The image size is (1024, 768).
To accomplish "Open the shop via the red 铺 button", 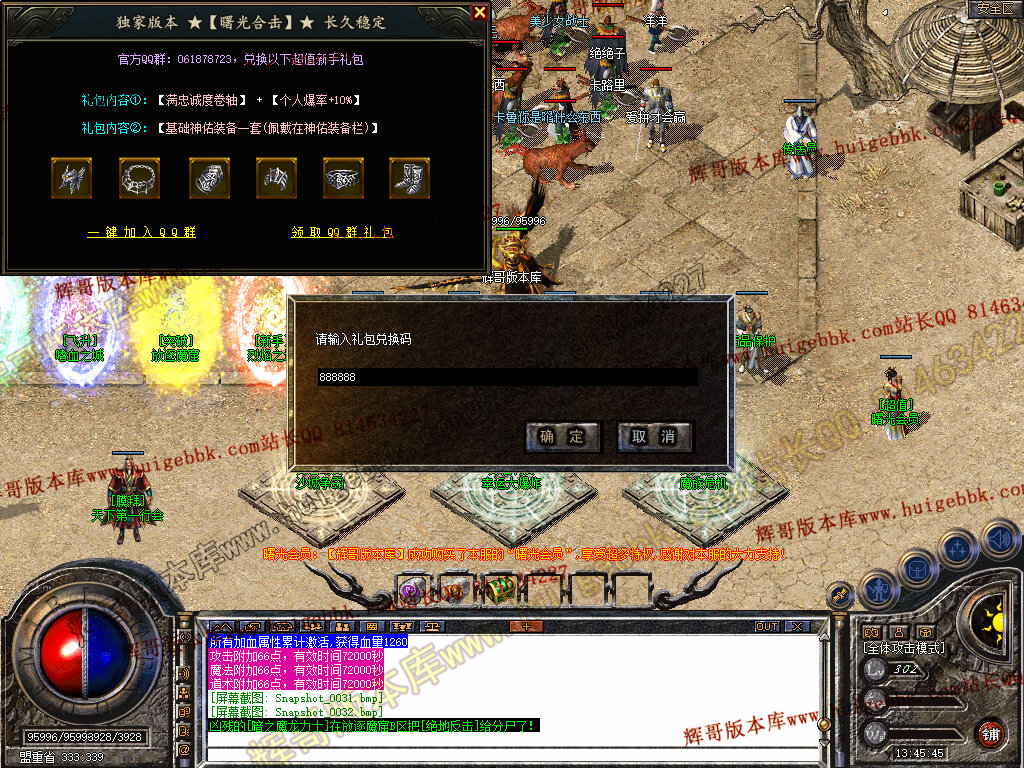I will click(989, 734).
